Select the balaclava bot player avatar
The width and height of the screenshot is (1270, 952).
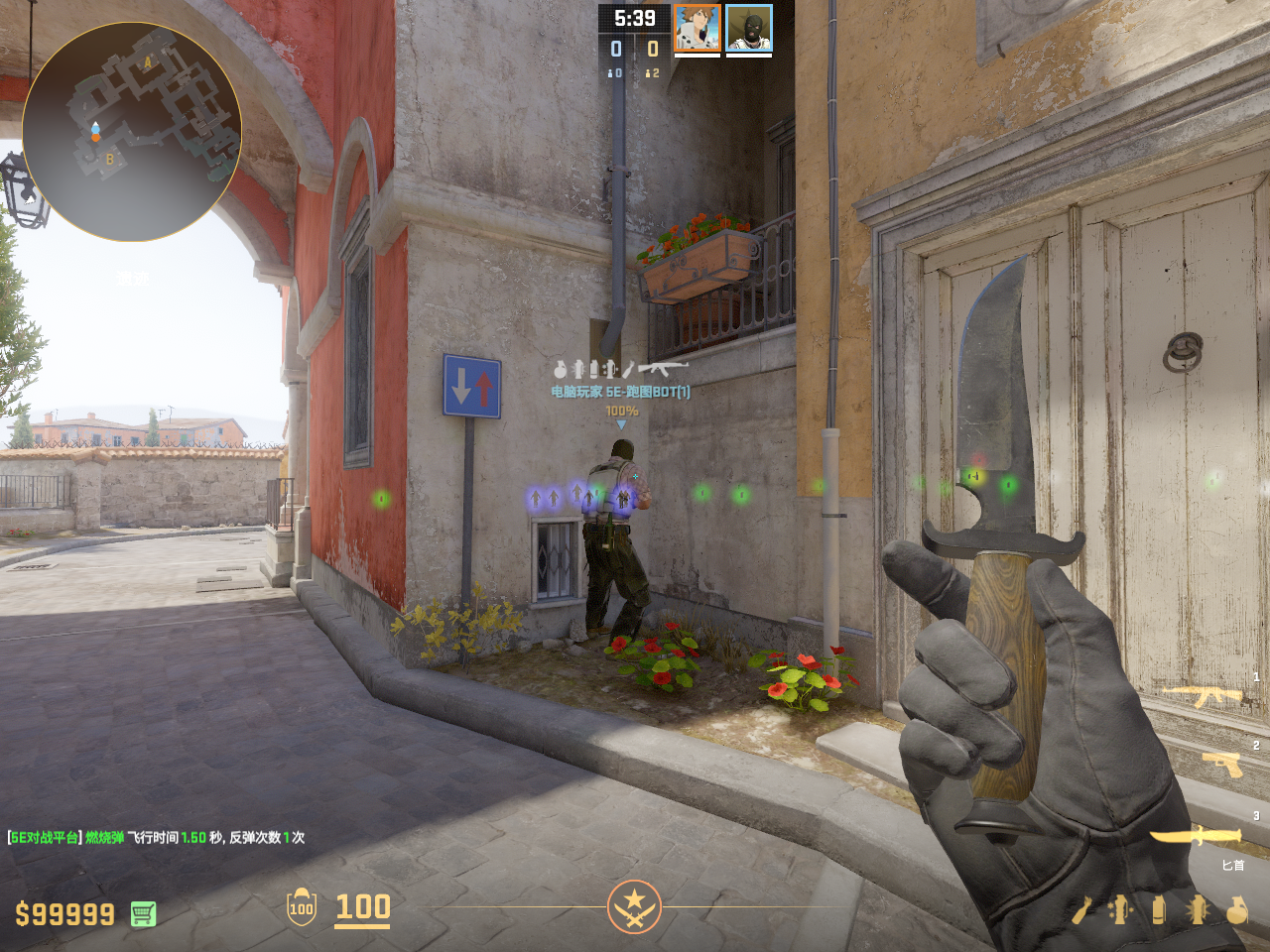click(x=749, y=28)
